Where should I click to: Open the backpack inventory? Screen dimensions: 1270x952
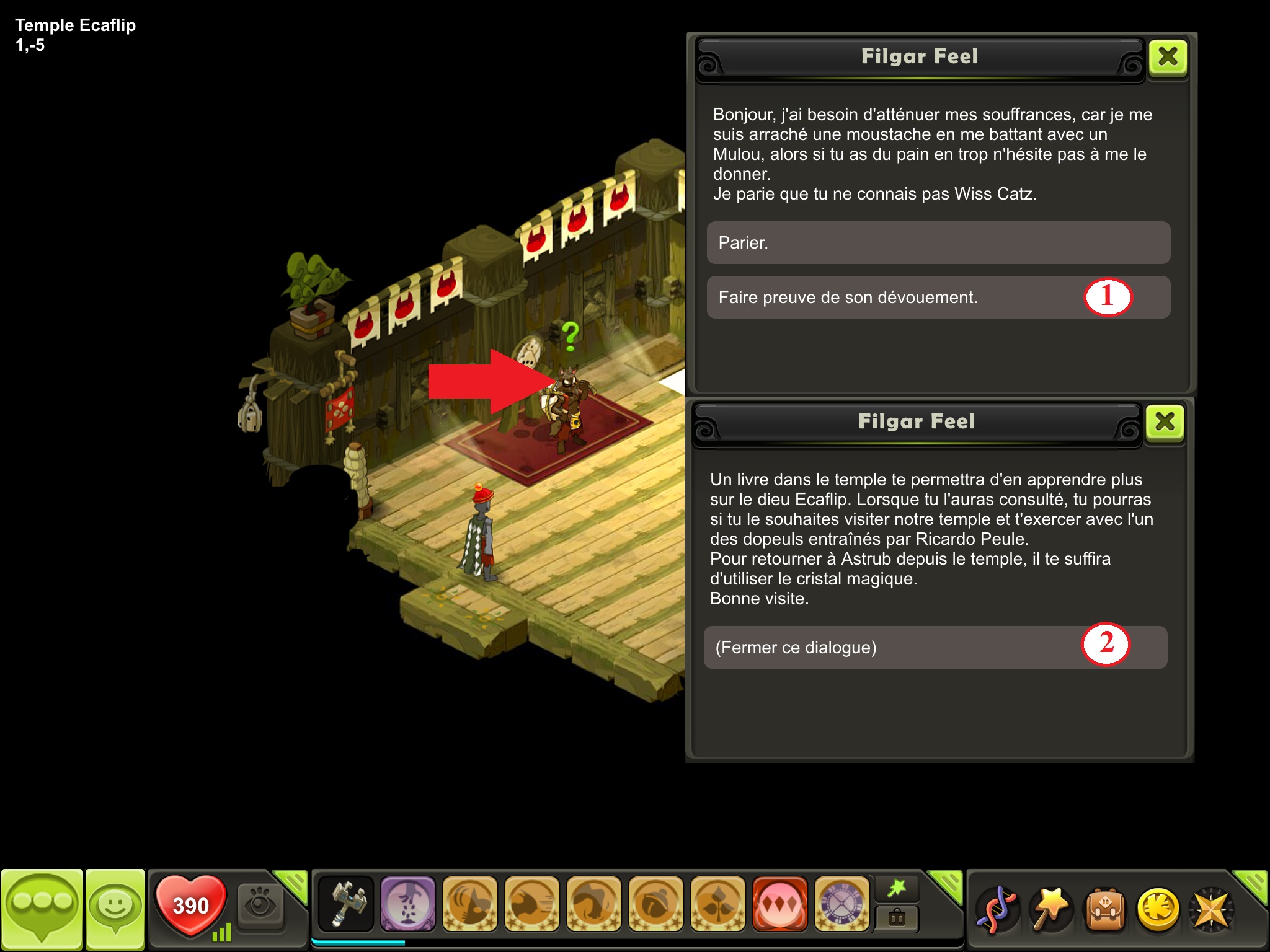(x=1104, y=909)
